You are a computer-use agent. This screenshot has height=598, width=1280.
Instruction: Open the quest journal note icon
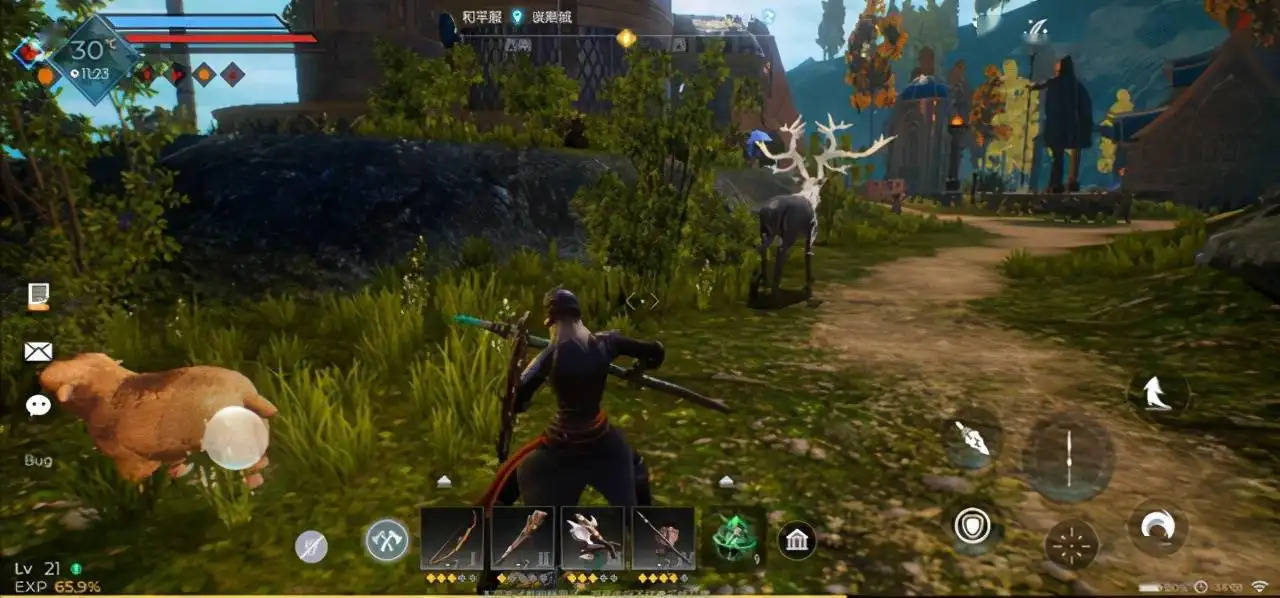pos(38,296)
